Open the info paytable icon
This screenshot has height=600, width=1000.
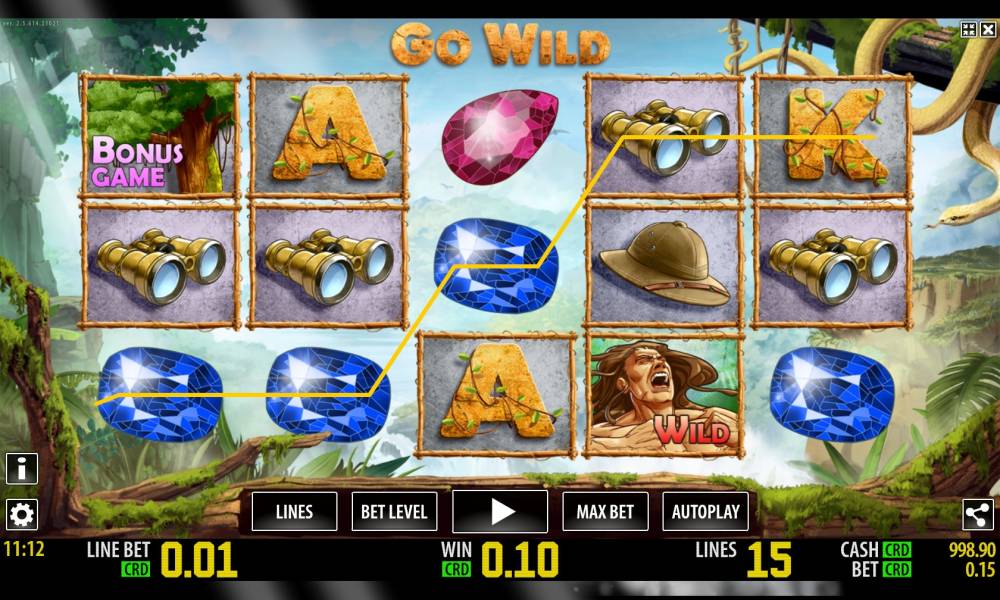pyautogui.click(x=22, y=468)
